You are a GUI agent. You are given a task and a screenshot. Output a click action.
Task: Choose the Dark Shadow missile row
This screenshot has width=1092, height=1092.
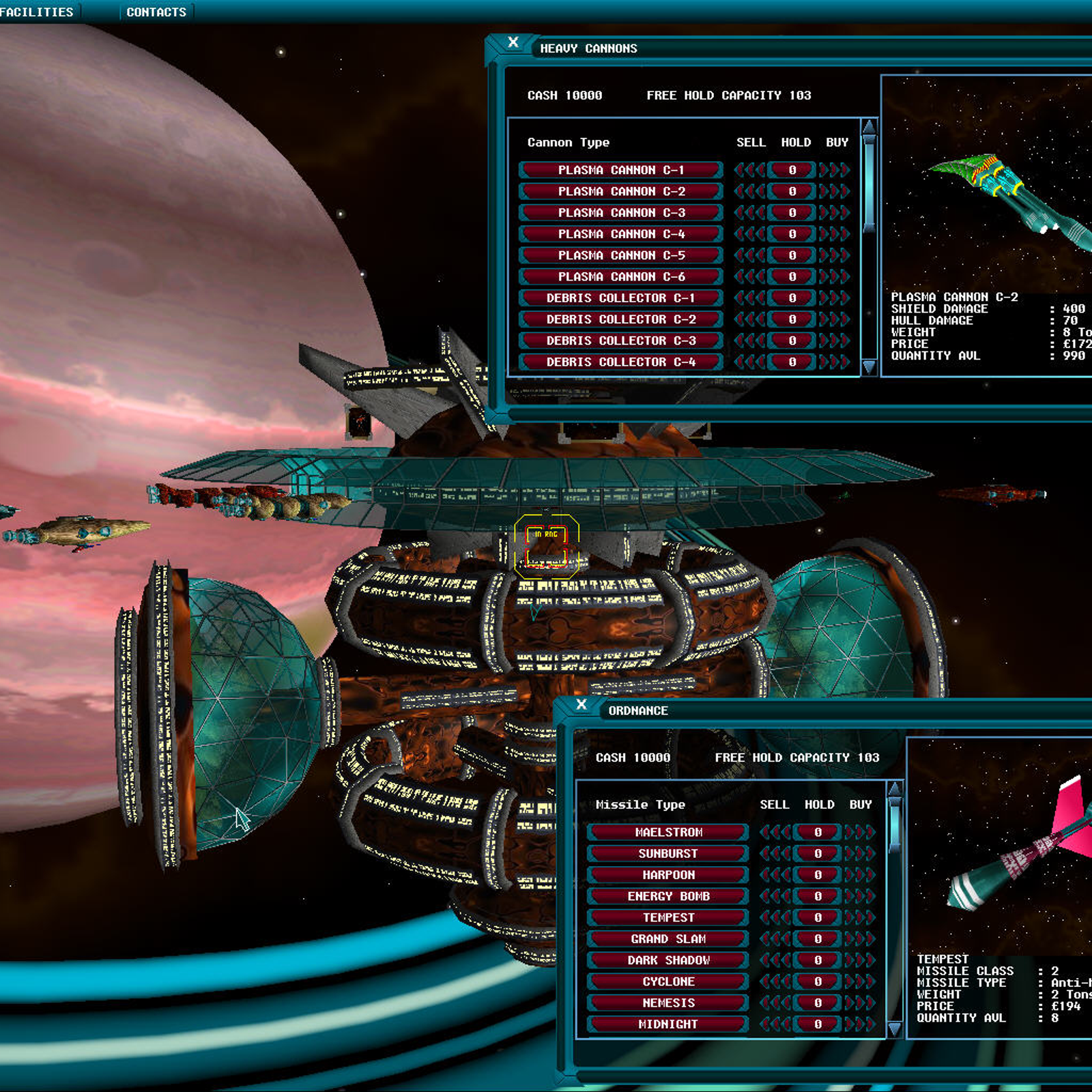click(668, 960)
